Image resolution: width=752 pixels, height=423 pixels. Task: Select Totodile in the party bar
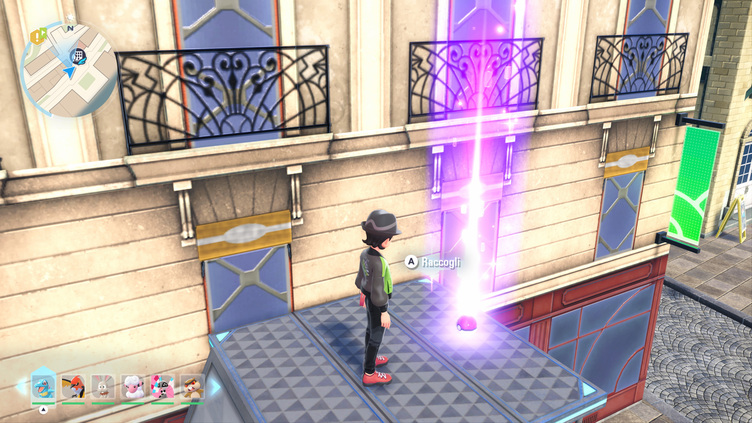pos(42,385)
